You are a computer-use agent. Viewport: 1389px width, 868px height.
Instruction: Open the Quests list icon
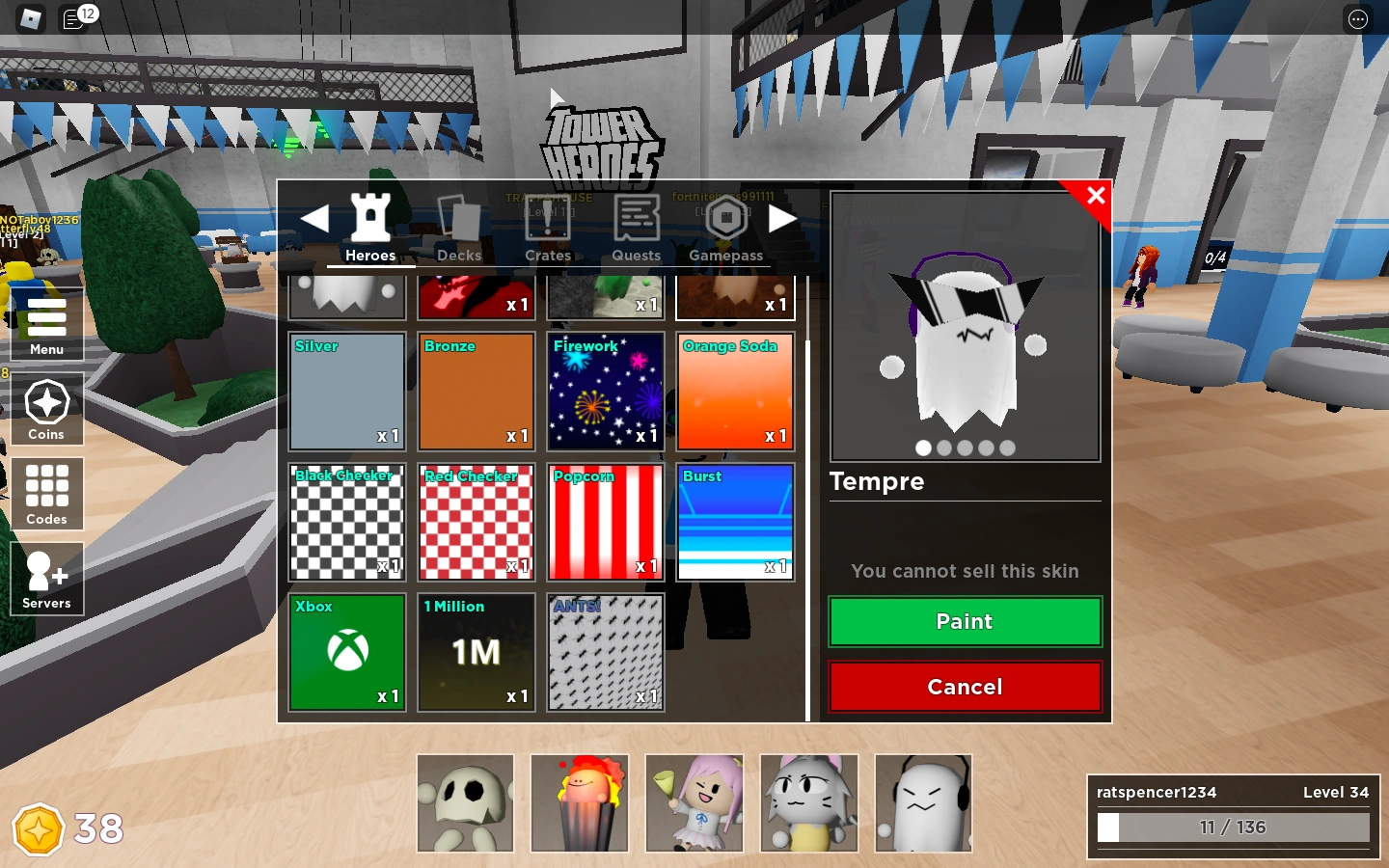pos(636,220)
